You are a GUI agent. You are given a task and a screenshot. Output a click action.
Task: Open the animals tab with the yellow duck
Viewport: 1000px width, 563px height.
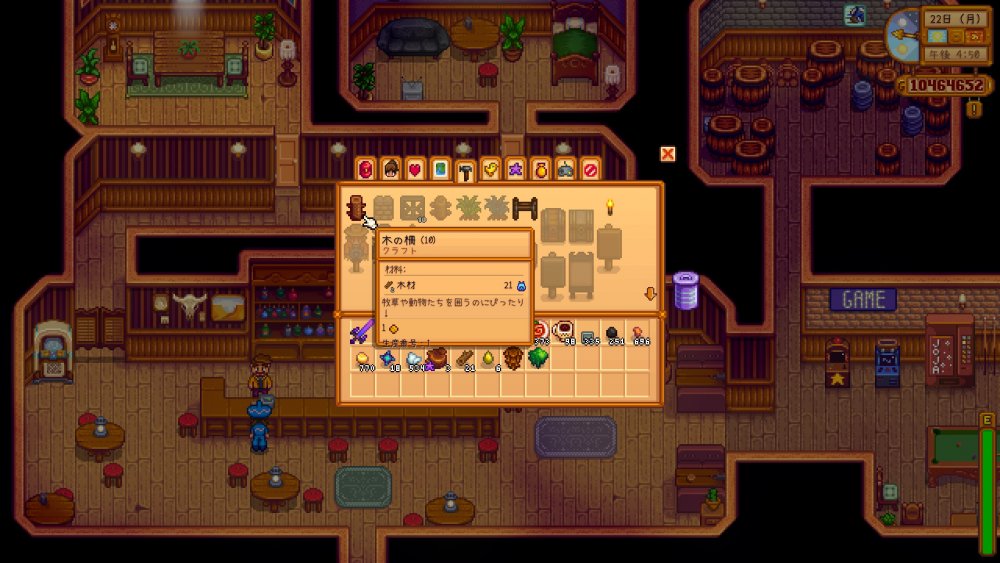tap(490, 169)
